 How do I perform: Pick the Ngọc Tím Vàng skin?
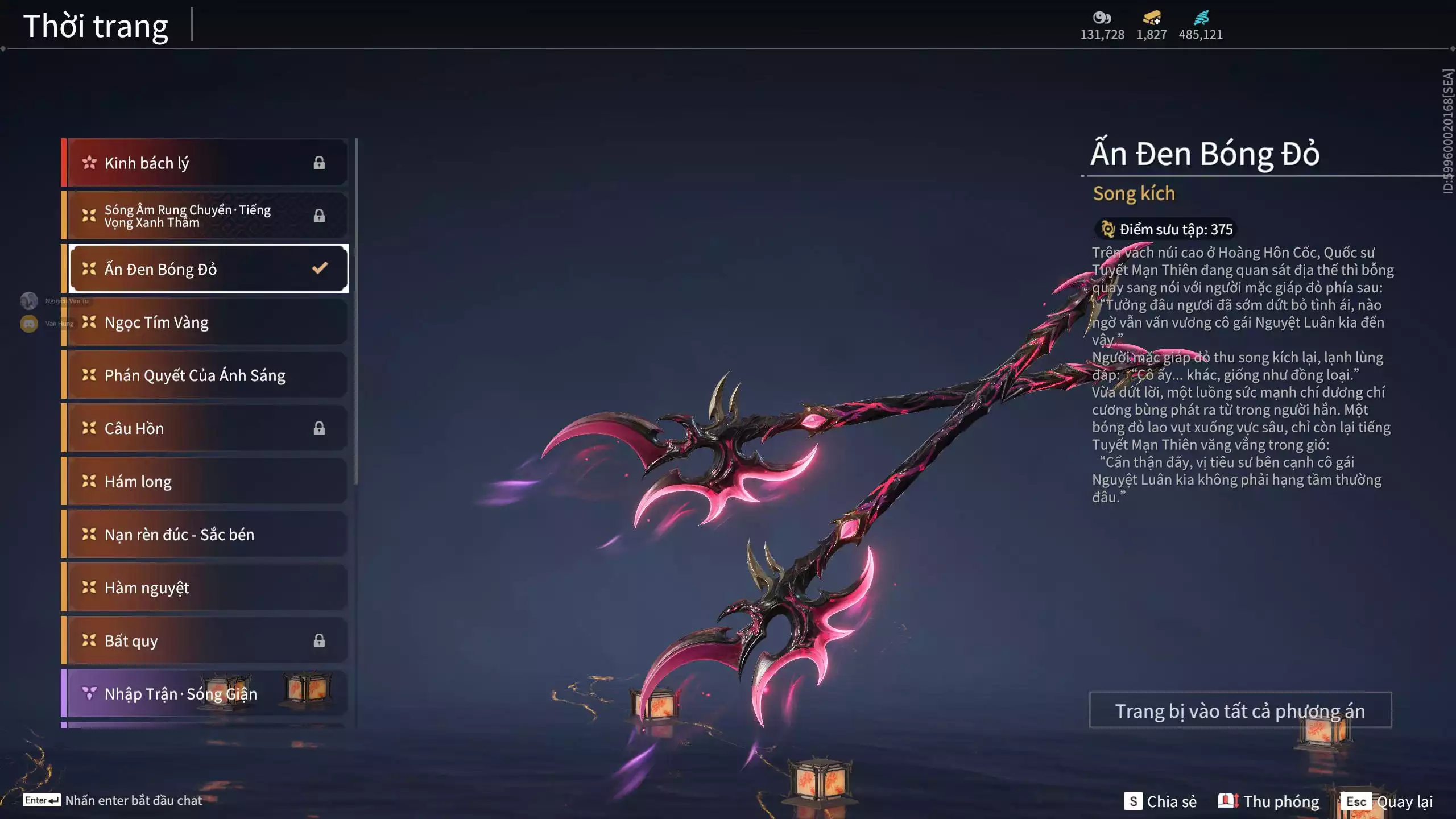[x=205, y=322]
